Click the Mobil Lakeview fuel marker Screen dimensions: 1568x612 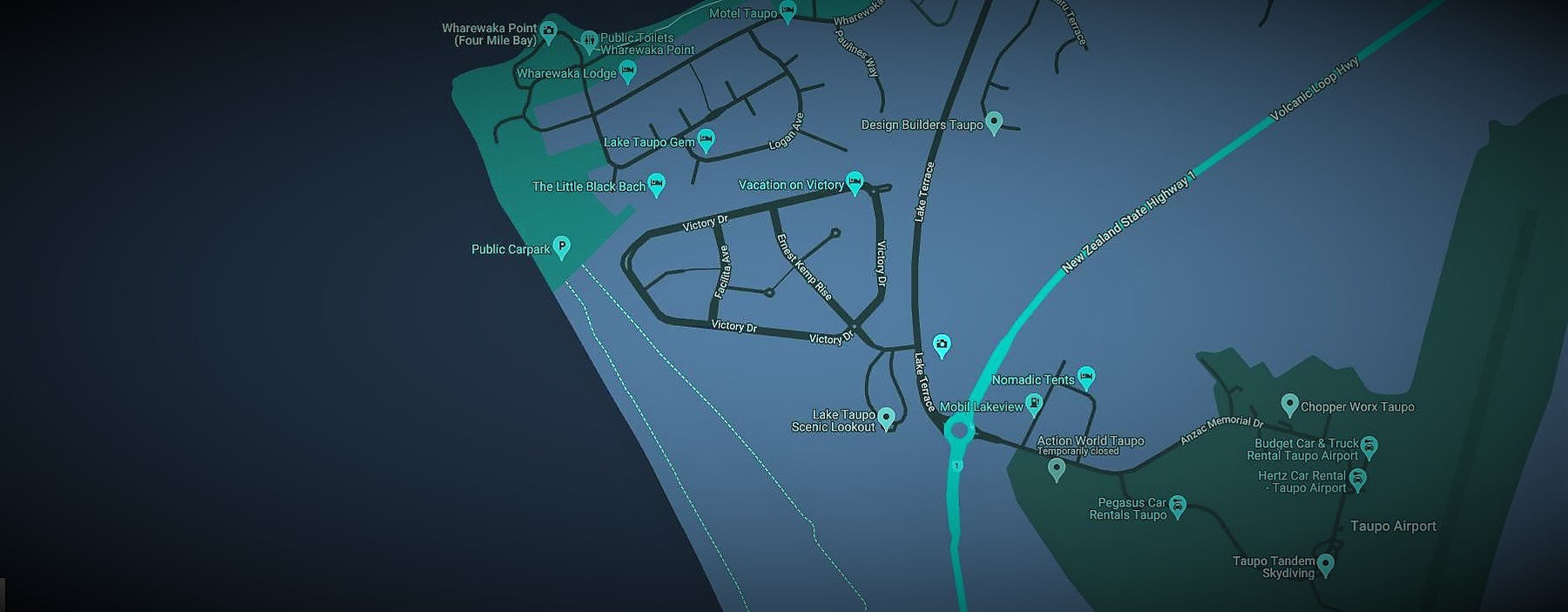coord(1034,404)
